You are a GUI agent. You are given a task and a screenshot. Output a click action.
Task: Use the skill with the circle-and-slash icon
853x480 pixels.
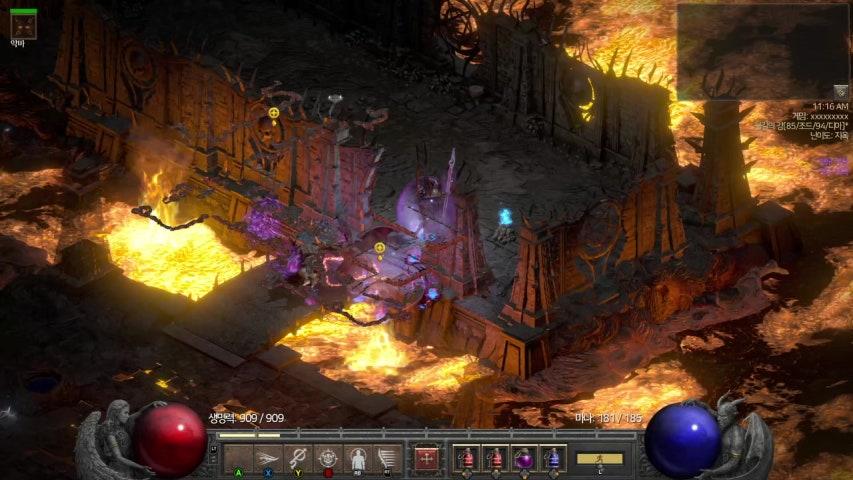[297, 458]
